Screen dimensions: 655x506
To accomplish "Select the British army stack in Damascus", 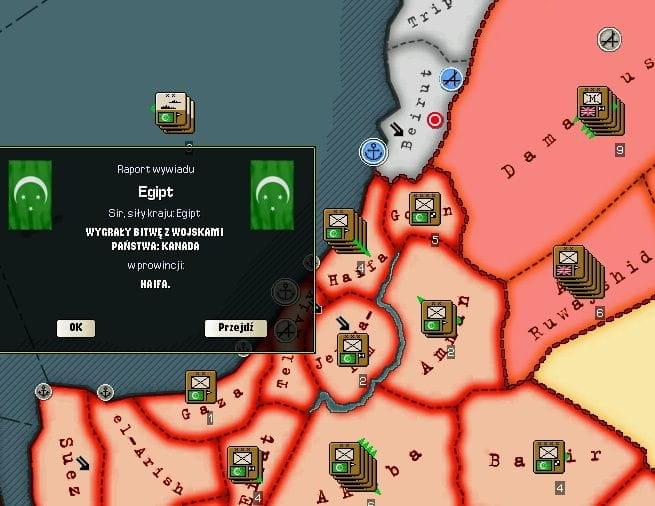I will pyautogui.click(x=594, y=109).
